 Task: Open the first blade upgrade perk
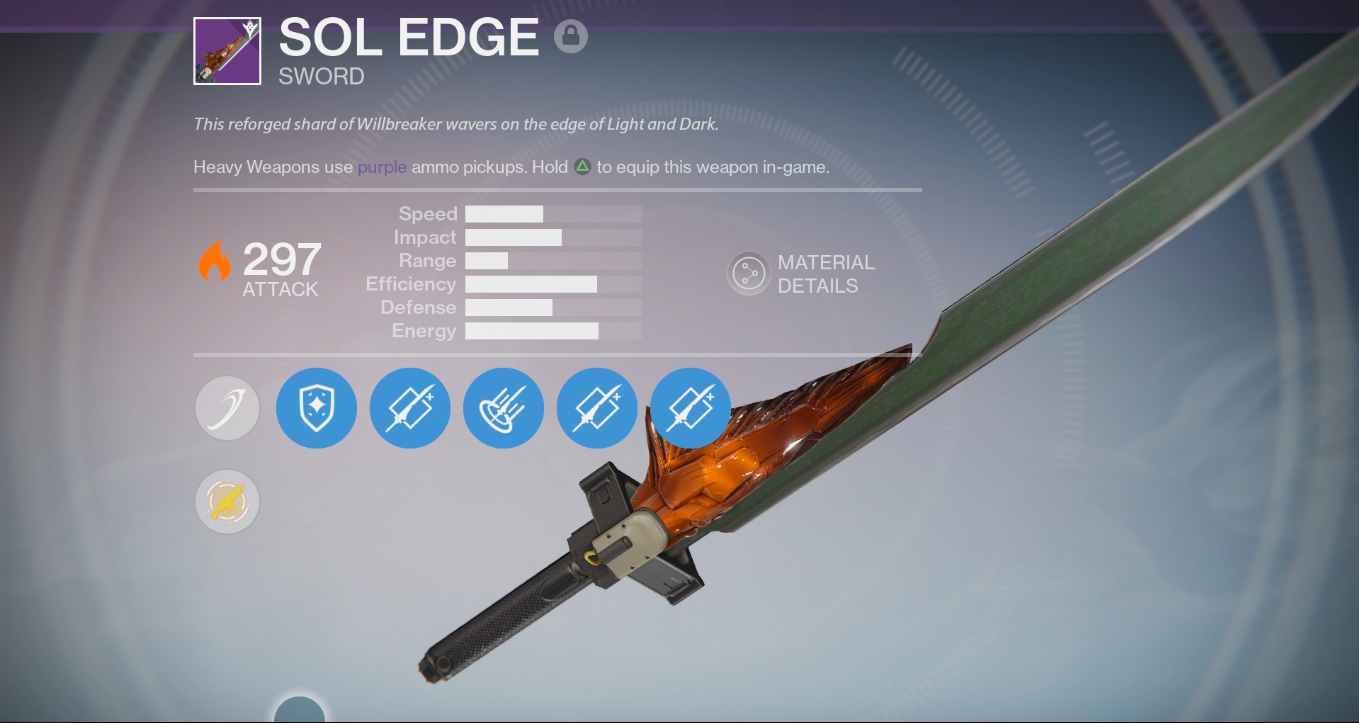click(410, 408)
